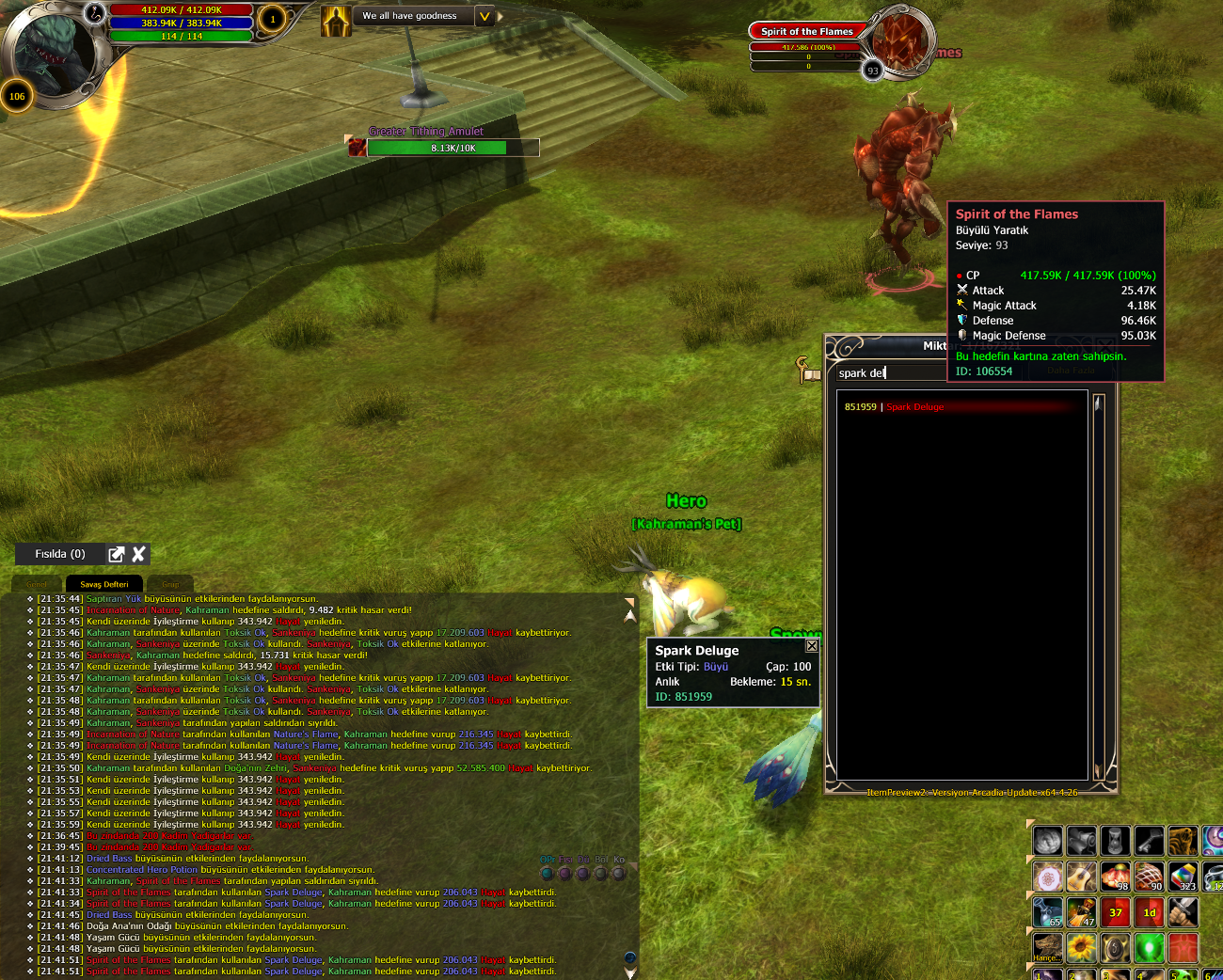Viewport: 1223px width, 980px height.
Task: Use the guitar skill slot
Action: pos(1081,877)
